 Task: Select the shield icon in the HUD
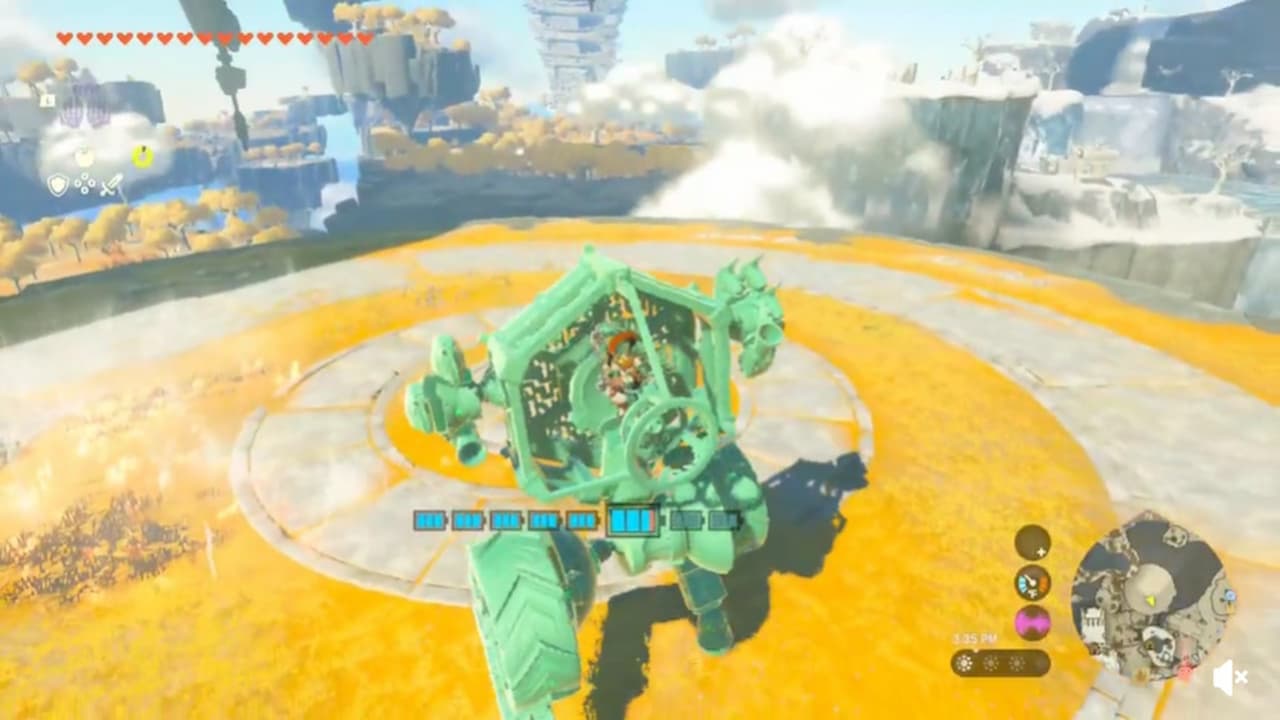pyautogui.click(x=57, y=183)
